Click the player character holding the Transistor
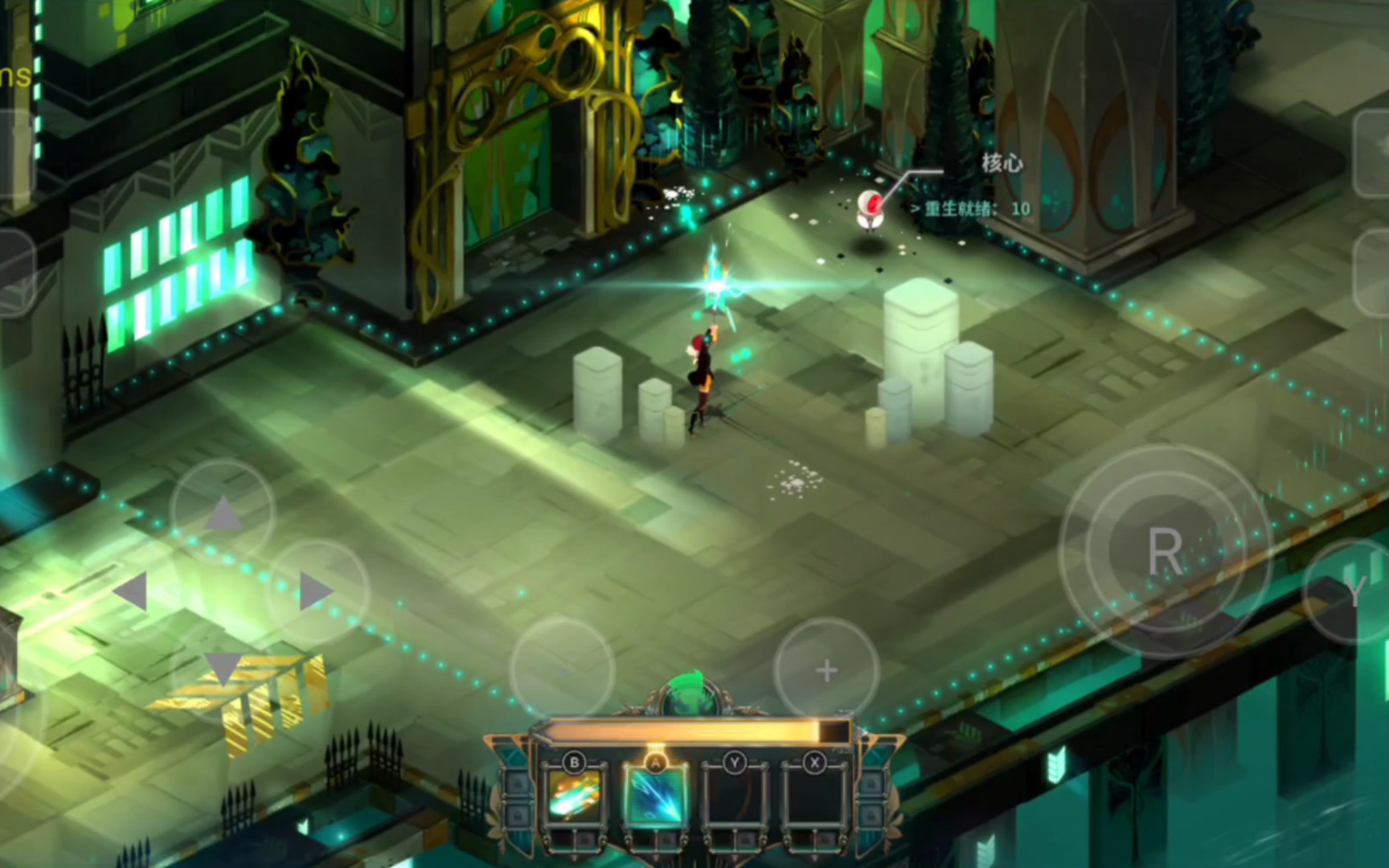The height and width of the screenshot is (868, 1389). pos(703,370)
